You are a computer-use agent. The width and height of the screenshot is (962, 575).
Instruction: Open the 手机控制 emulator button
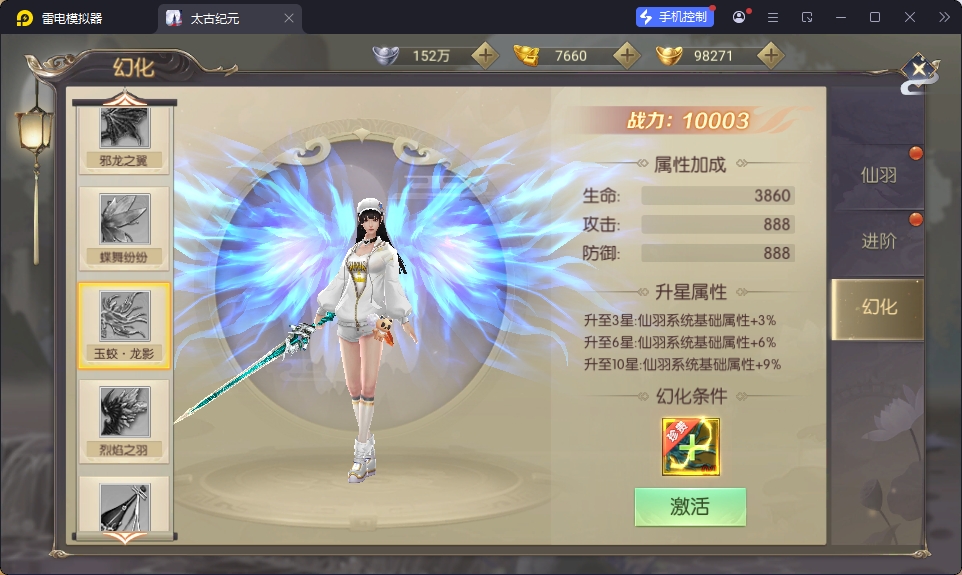(676, 17)
